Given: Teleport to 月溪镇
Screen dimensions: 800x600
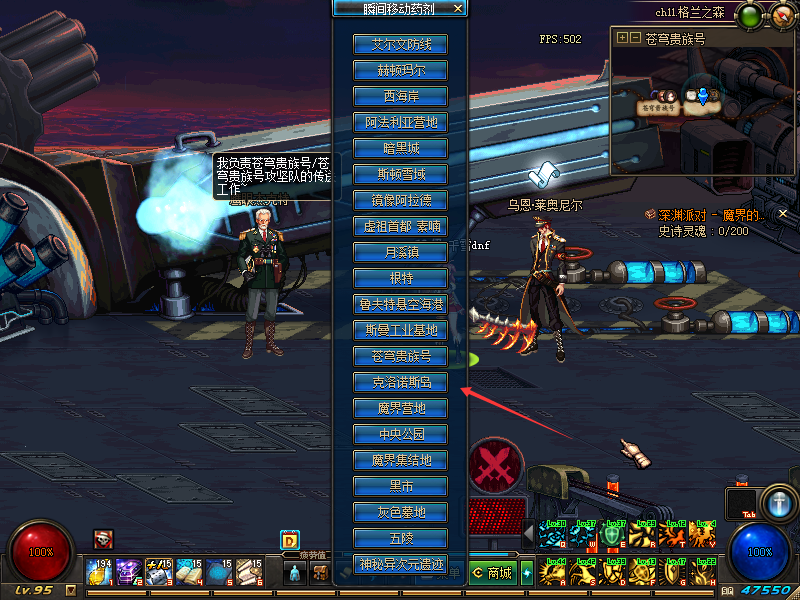Looking at the screenshot, I should coord(400,252).
